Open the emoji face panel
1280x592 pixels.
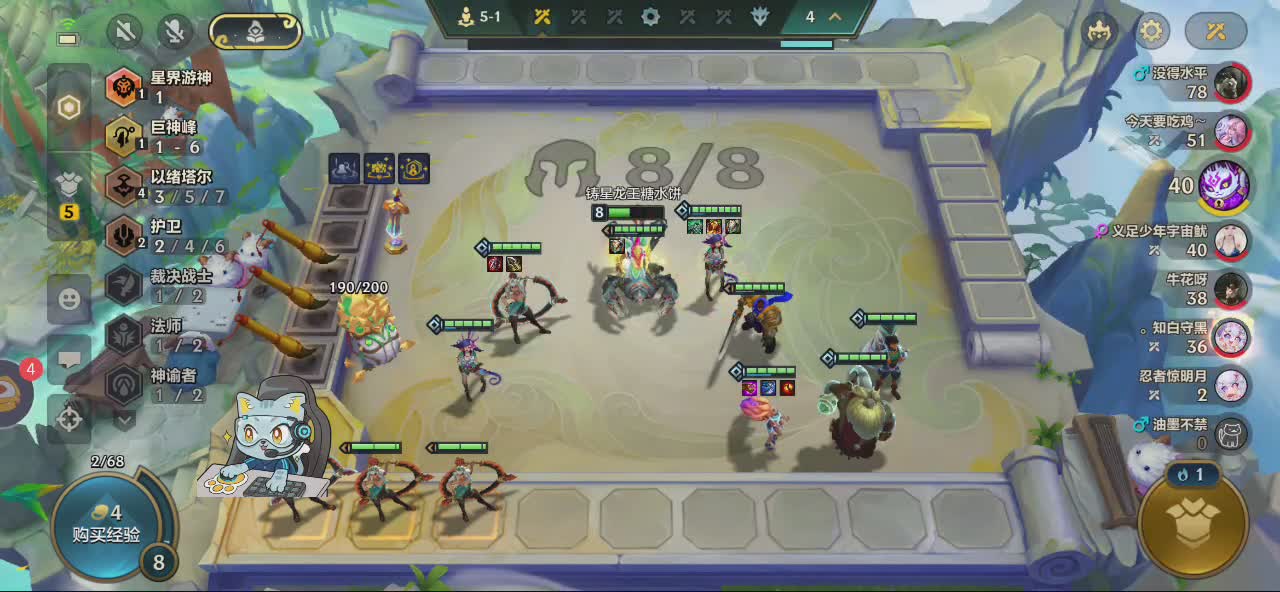click(x=69, y=298)
